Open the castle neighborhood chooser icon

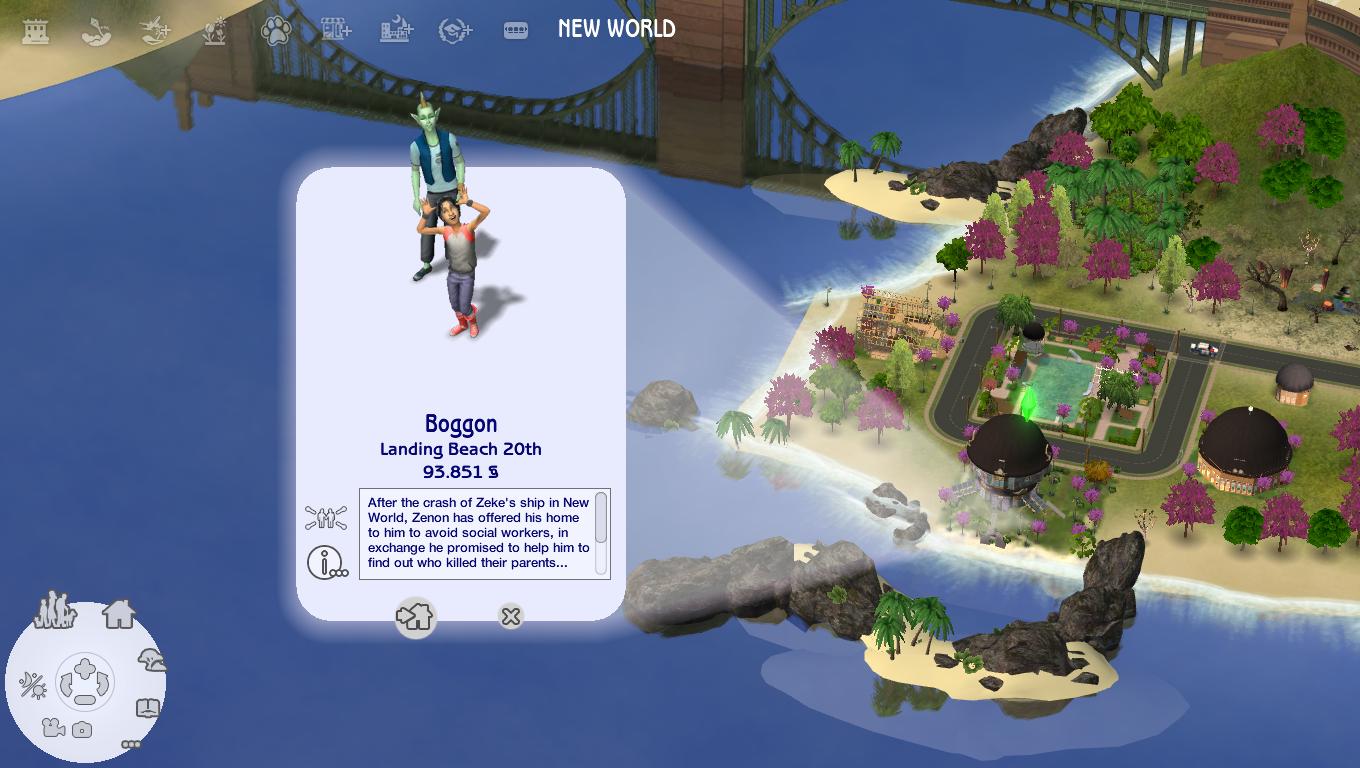[36, 31]
